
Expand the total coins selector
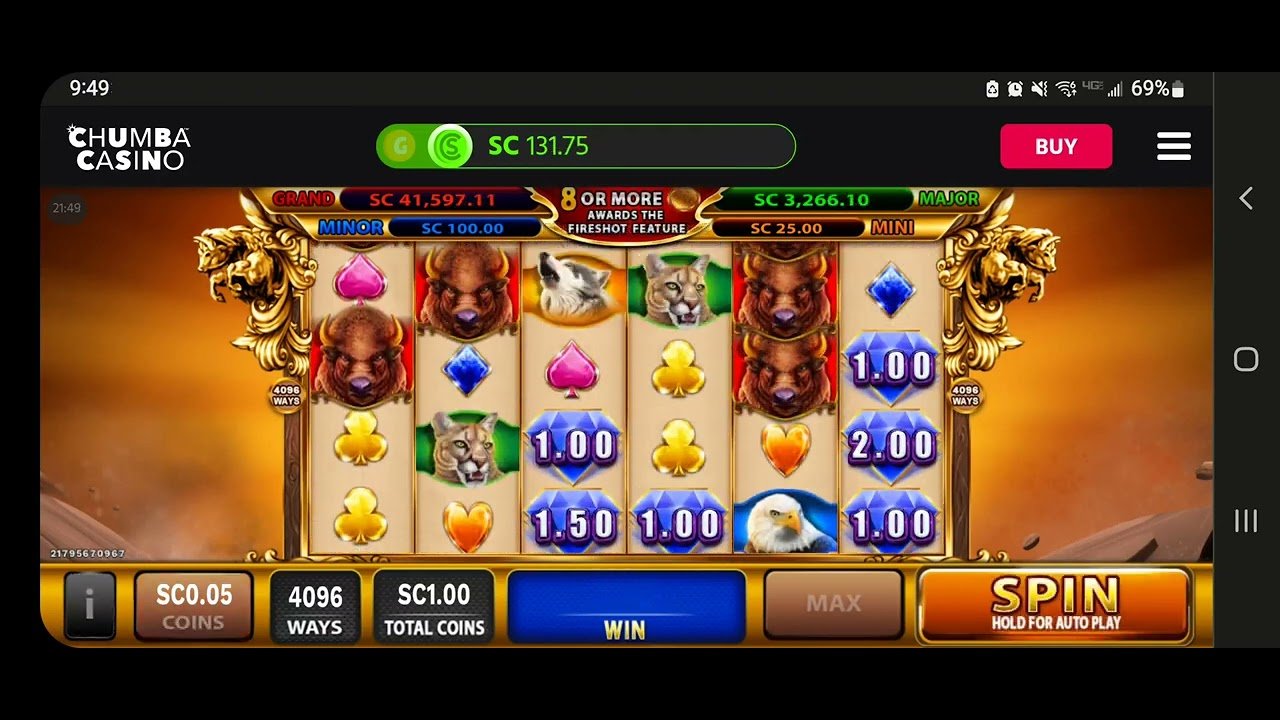tap(434, 604)
